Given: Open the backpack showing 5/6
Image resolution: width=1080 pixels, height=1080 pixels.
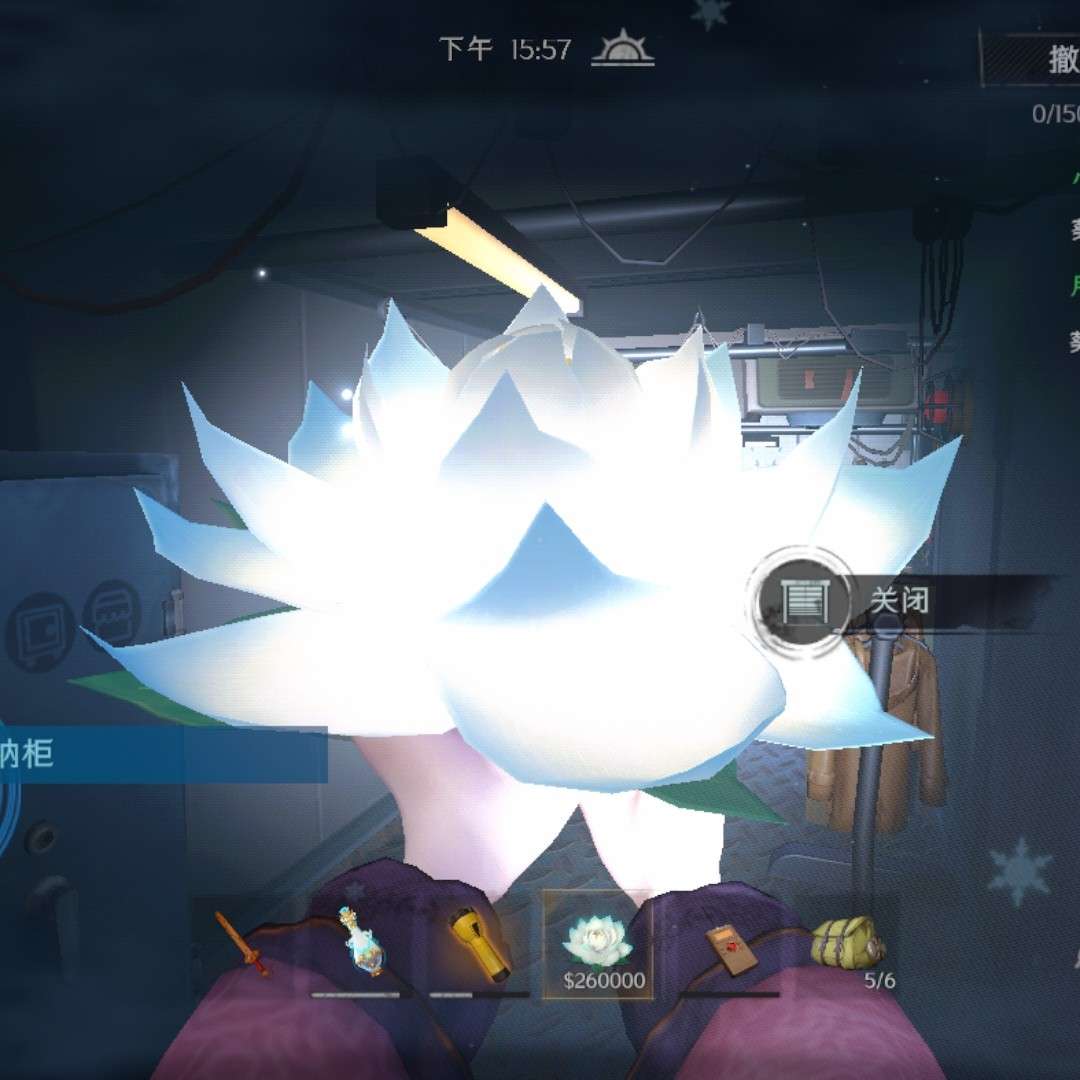Looking at the screenshot, I should tap(846, 945).
